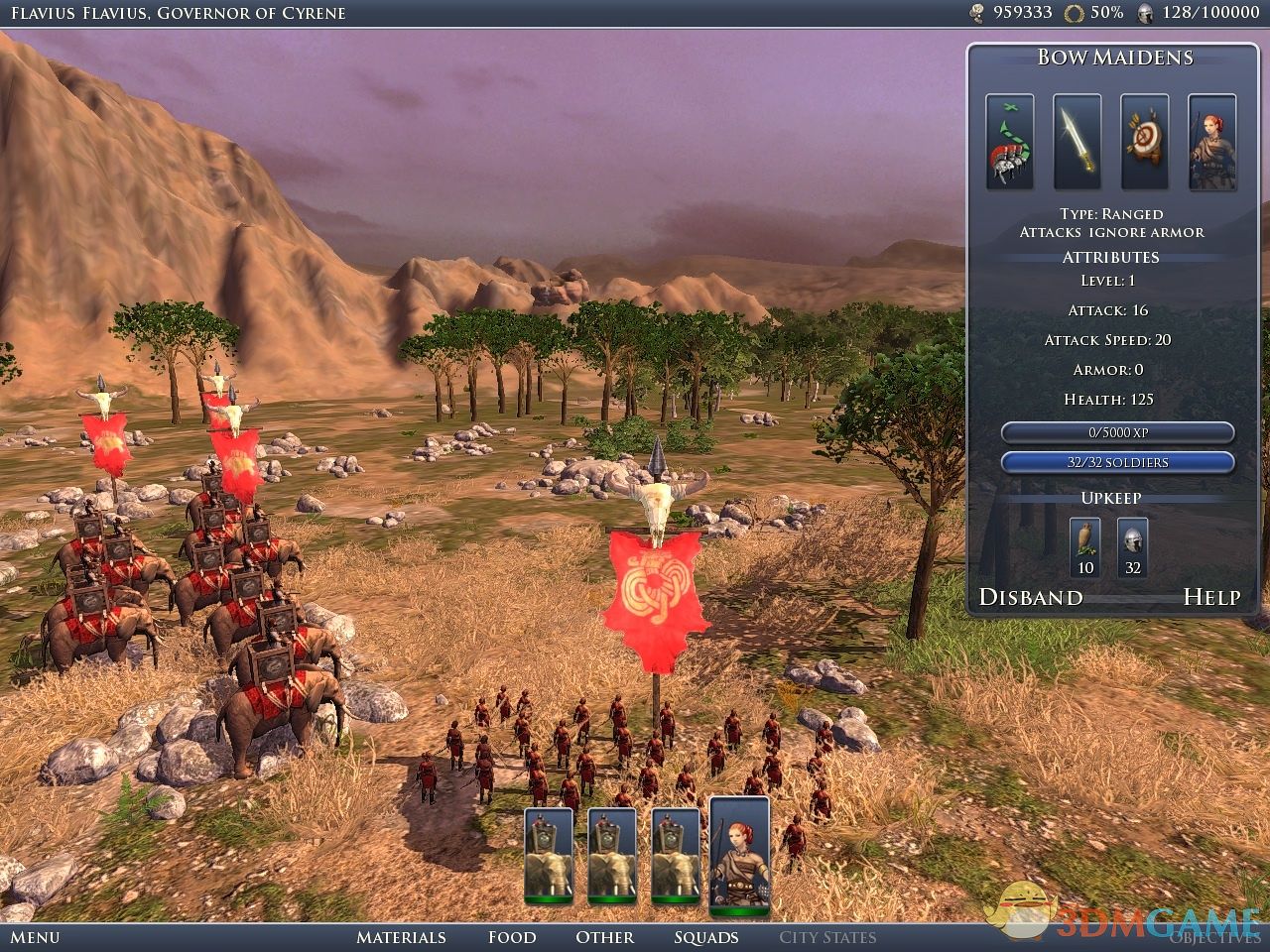The width and height of the screenshot is (1270, 952).
Task: Open Help for Bow Maidens
Action: 1211,597
